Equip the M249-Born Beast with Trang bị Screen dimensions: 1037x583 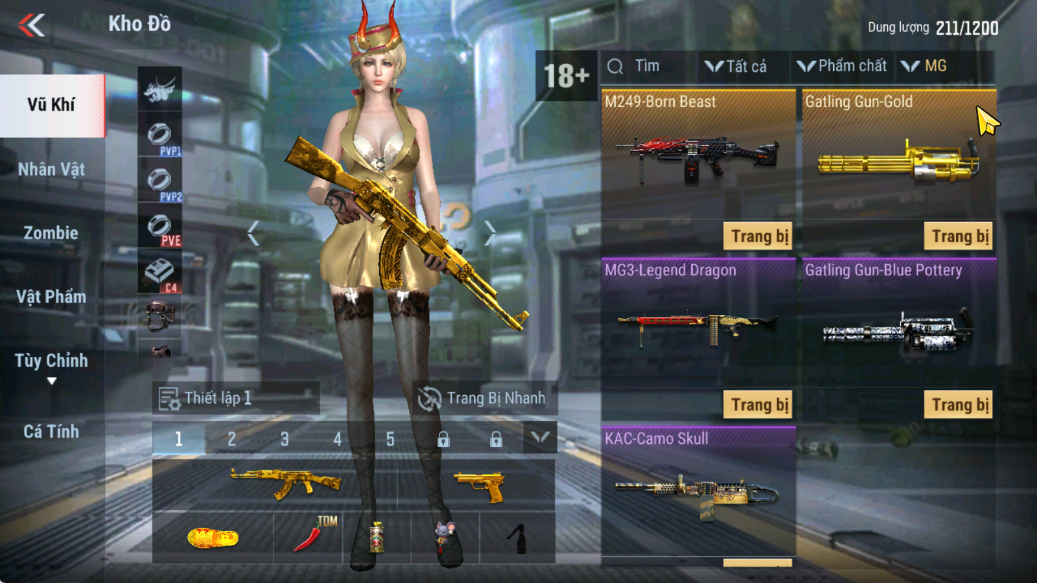point(759,236)
